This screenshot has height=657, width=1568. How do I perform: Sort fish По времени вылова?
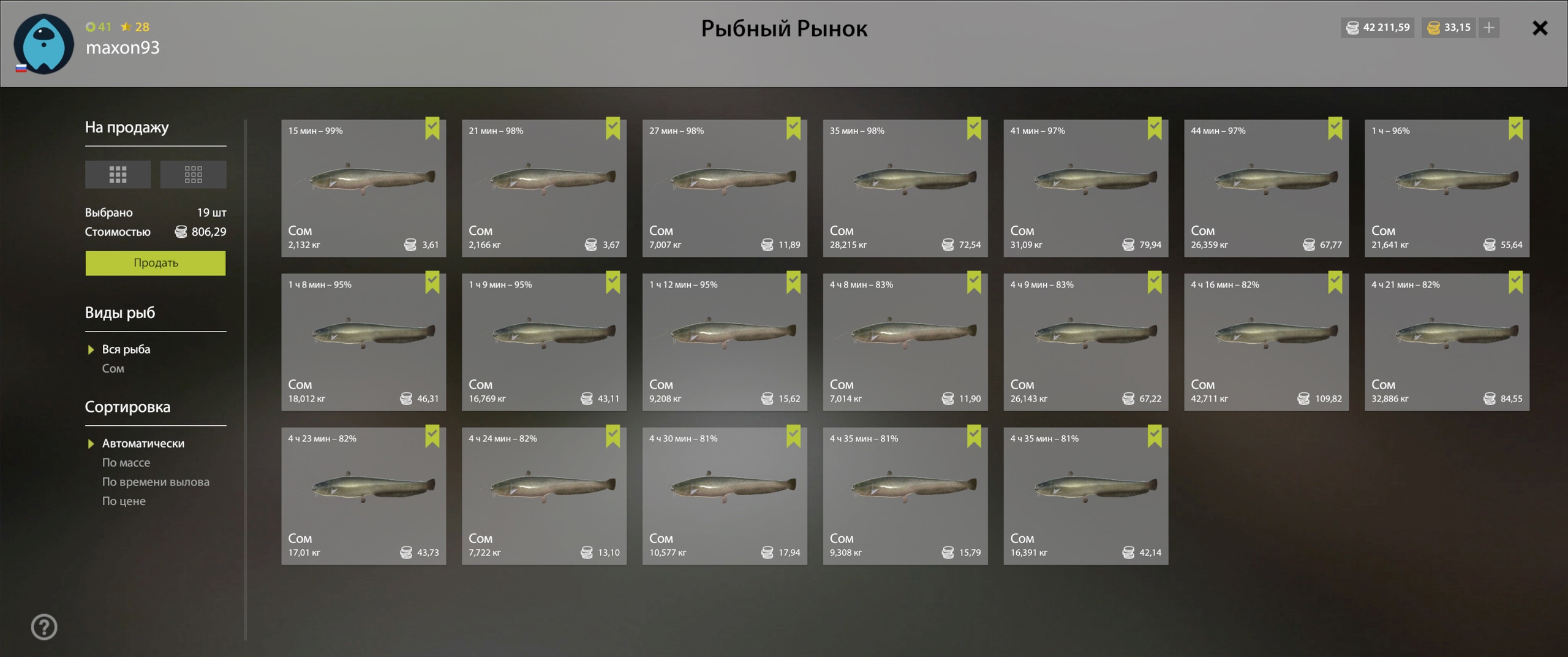click(x=156, y=482)
